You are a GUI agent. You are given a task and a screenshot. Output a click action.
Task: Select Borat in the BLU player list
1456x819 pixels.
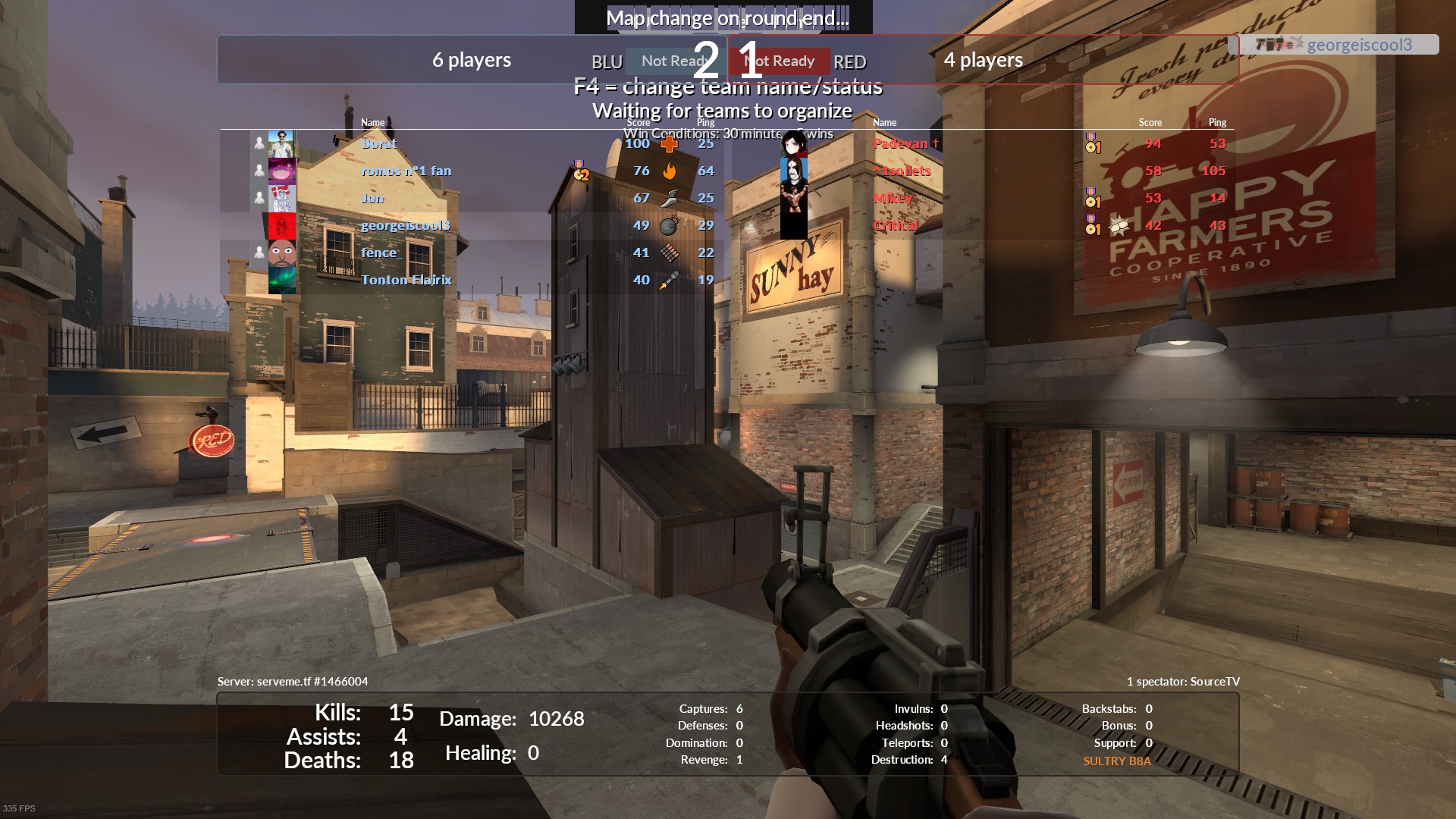click(x=378, y=143)
